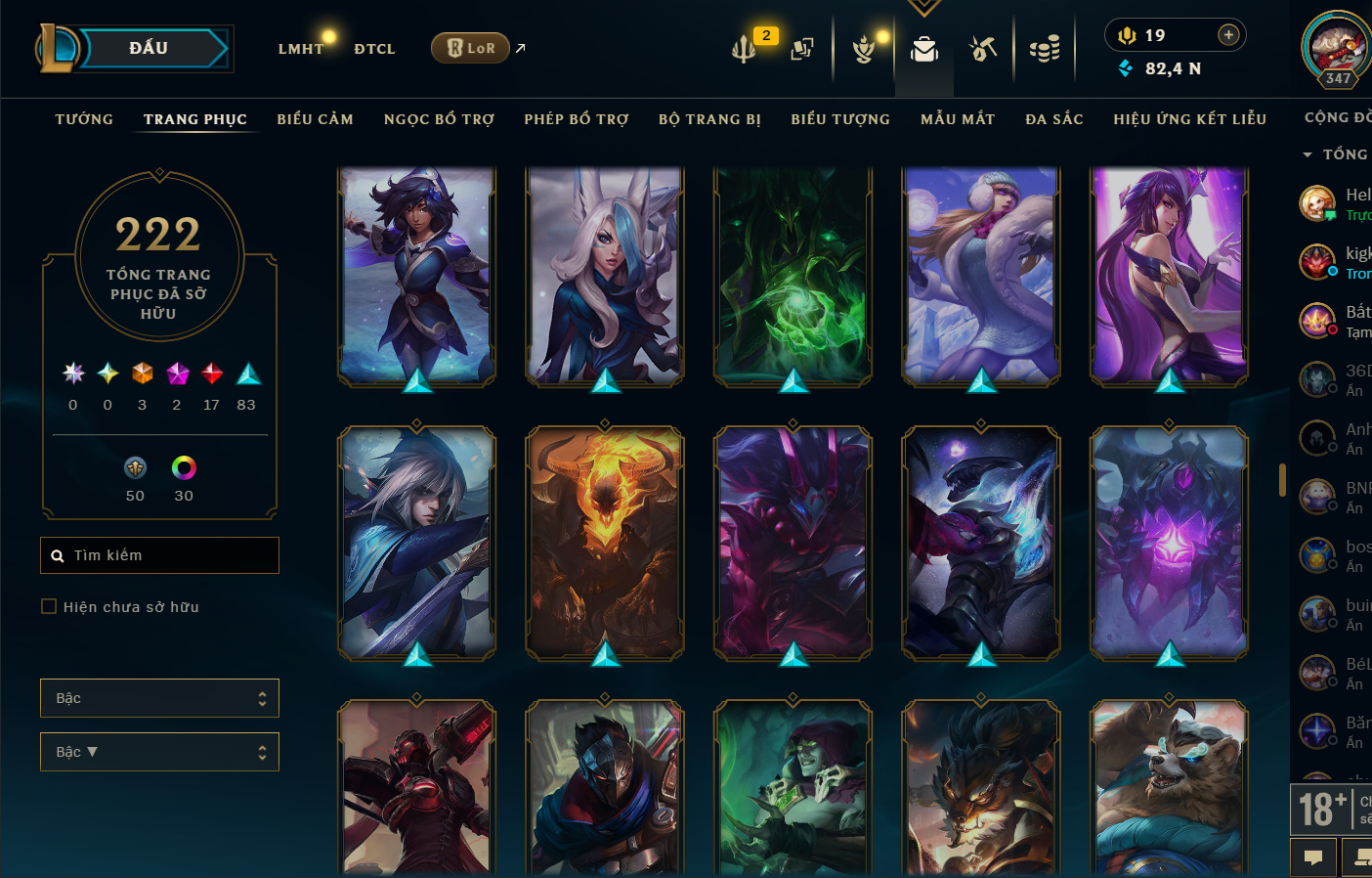Viewport: 1372px width, 878px height.
Task: Open the Bậc ▼ sort dropdown
Action: pyautogui.click(x=159, y=752)
